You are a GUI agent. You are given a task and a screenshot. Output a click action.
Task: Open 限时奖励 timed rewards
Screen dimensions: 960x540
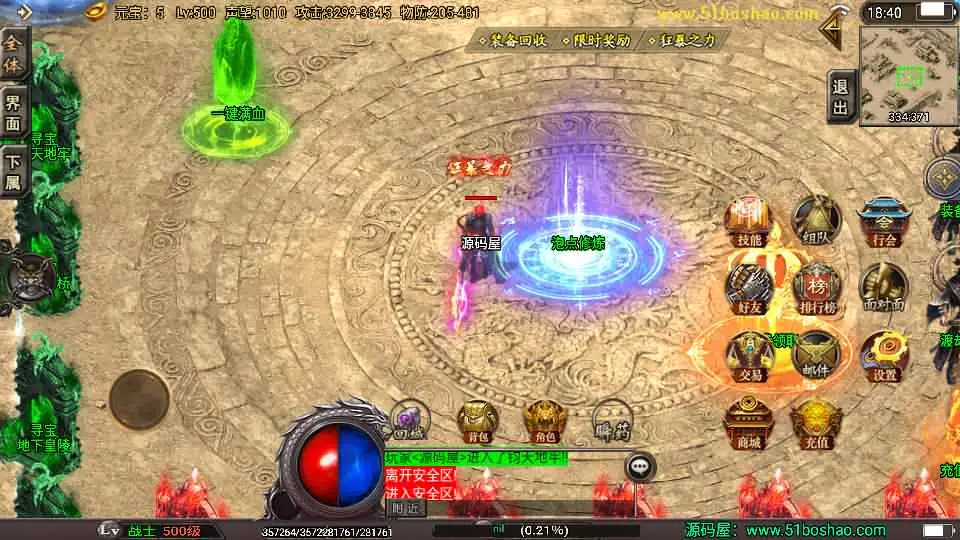tap(602, 41)
